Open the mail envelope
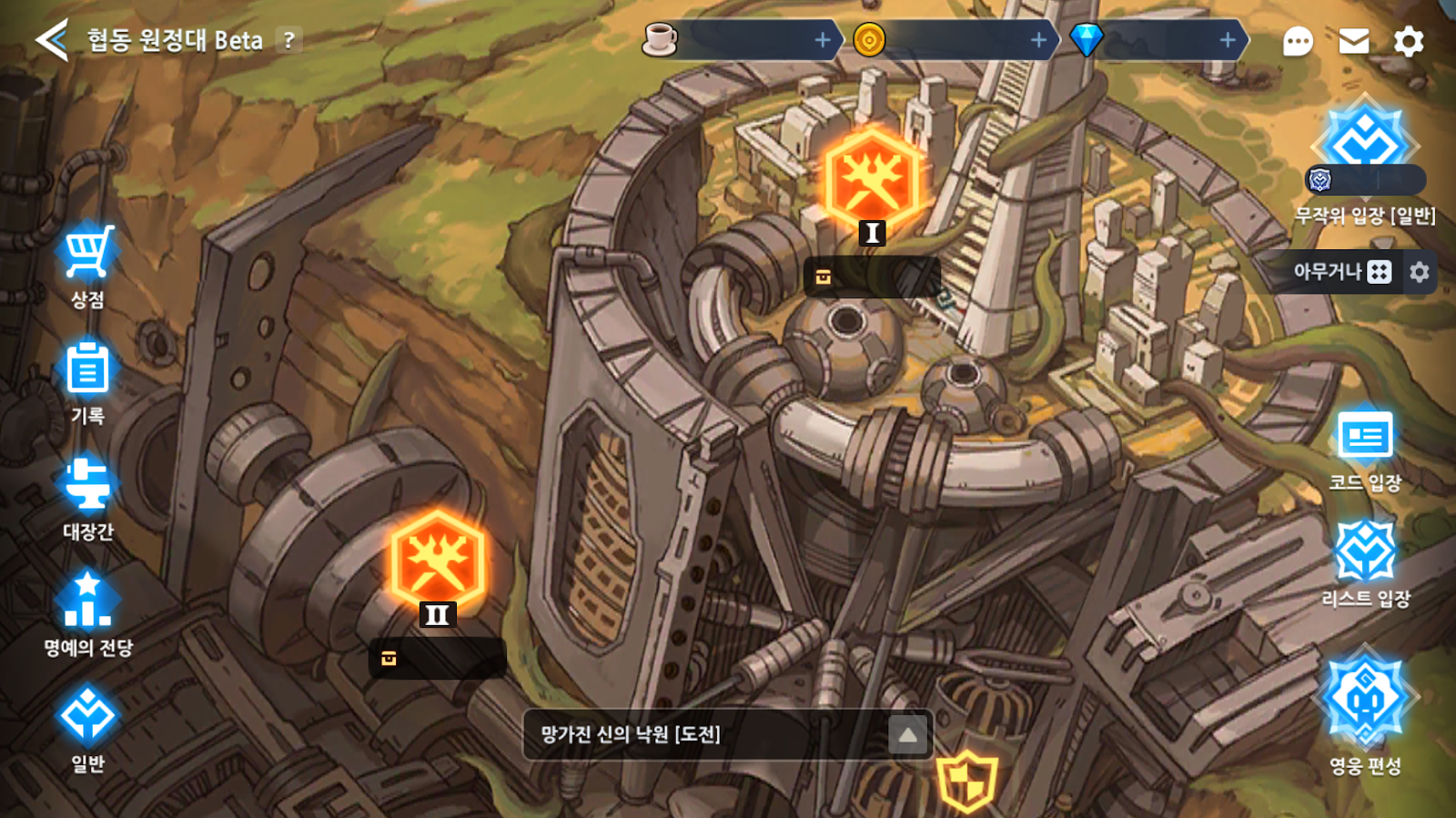This screenshot has height=818, width=1456. [x=1354, y=41]
